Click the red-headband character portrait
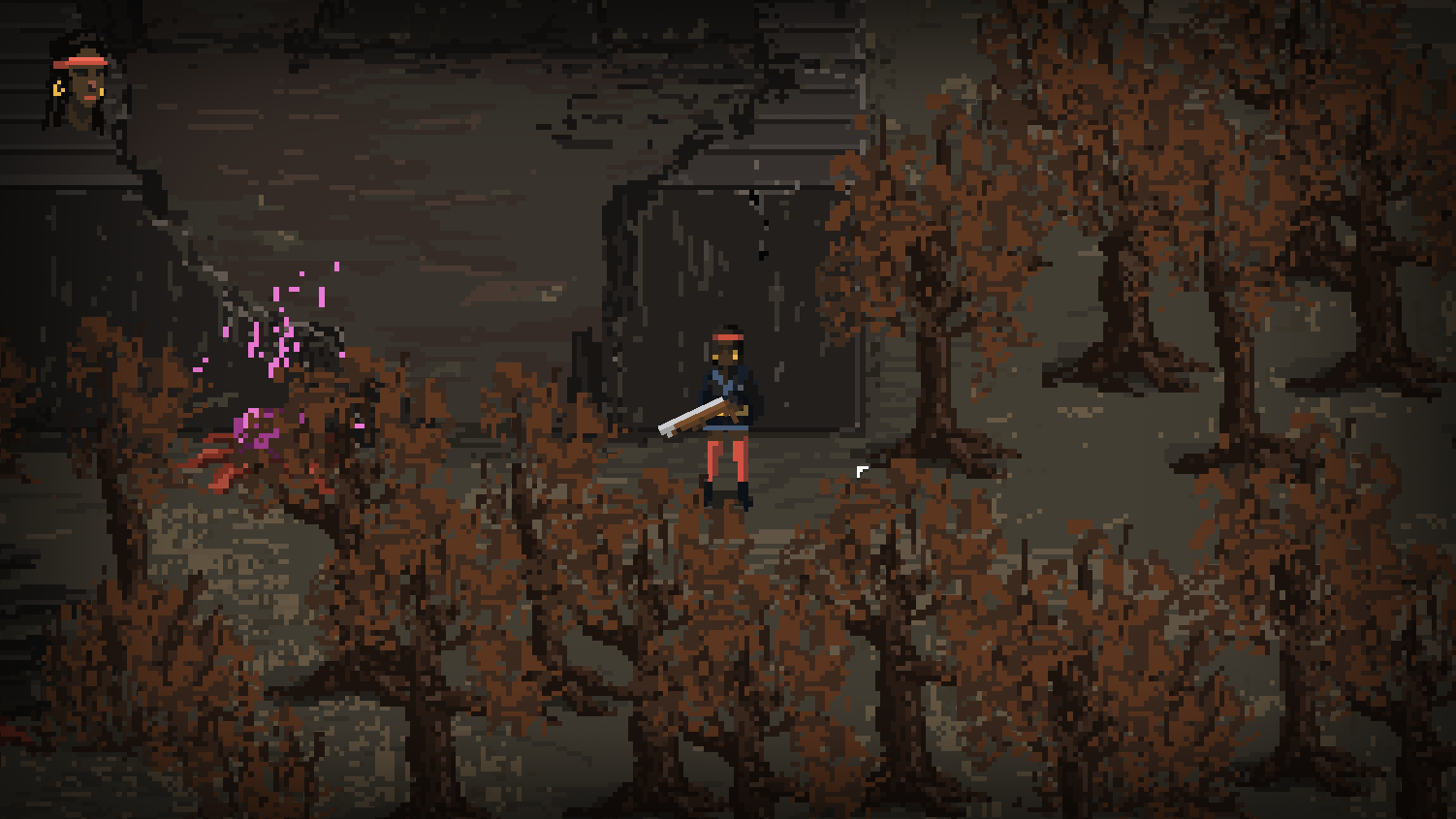 (81, 85)
